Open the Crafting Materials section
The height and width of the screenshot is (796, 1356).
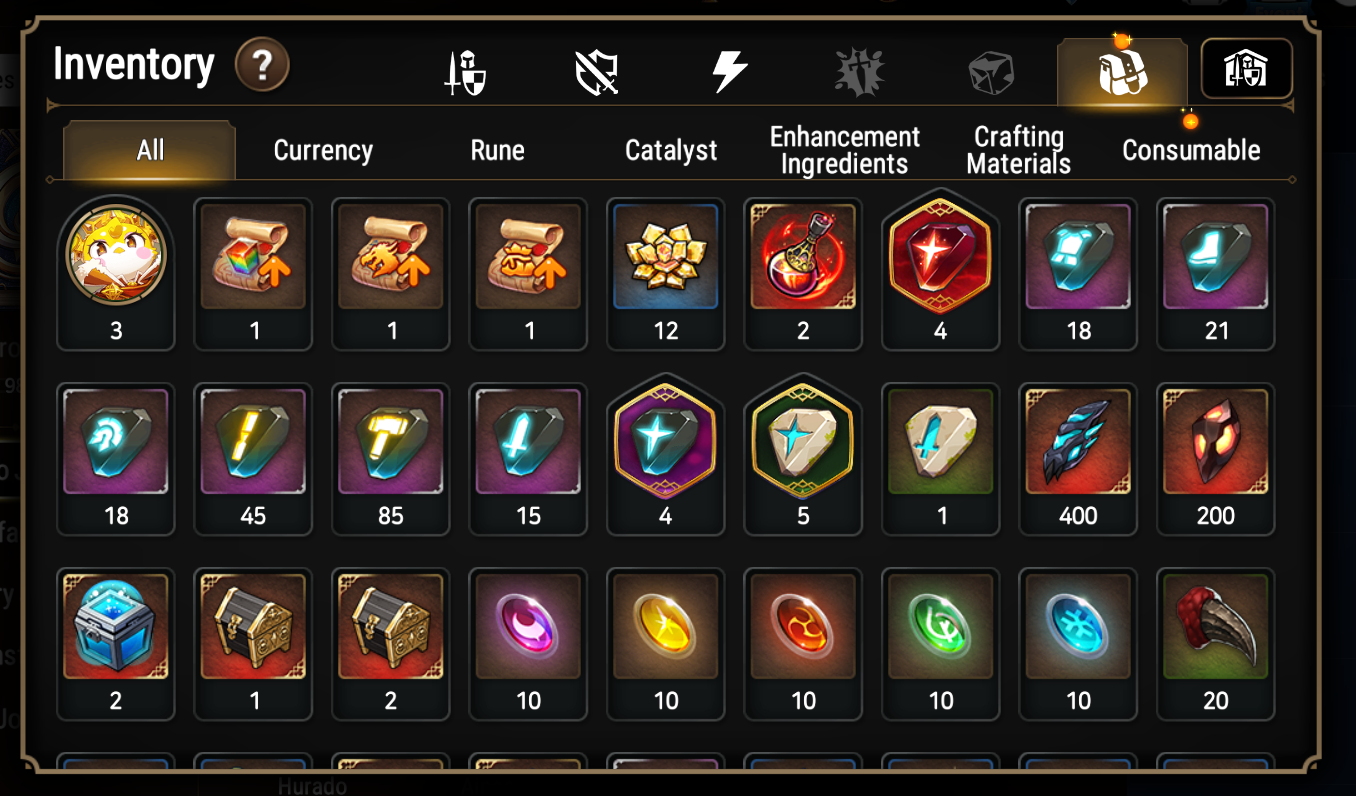[x=1018, y=150]
